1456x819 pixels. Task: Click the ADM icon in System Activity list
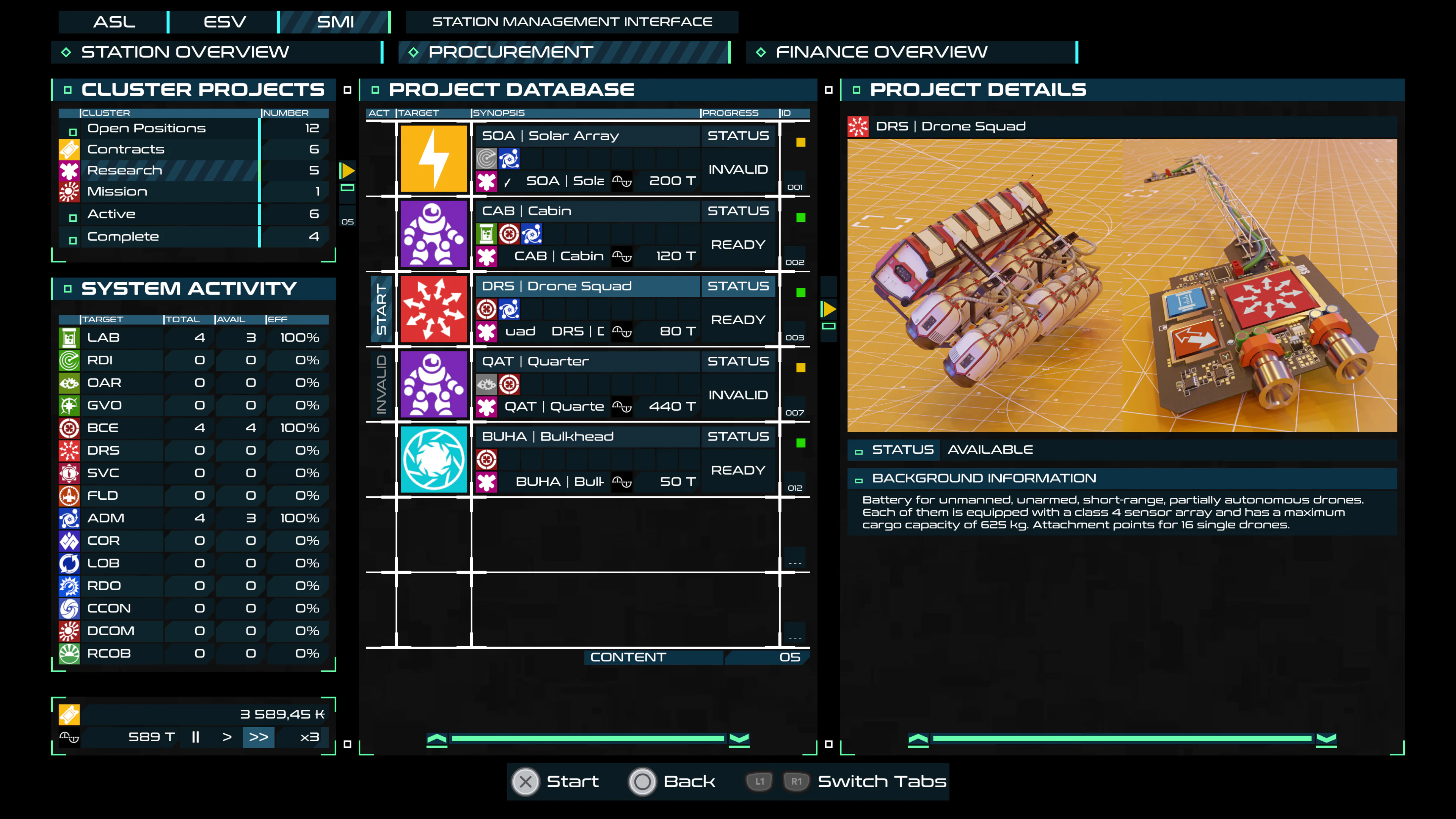pyautogui.click(x=69, y=518)
